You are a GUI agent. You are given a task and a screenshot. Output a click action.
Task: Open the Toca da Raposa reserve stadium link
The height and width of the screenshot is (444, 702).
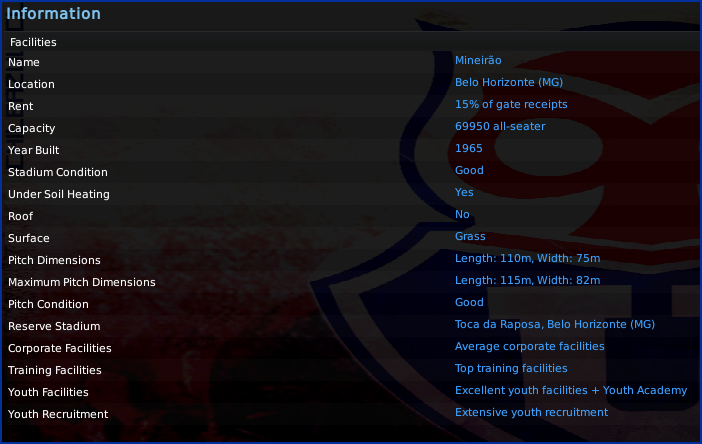[555, 325]
